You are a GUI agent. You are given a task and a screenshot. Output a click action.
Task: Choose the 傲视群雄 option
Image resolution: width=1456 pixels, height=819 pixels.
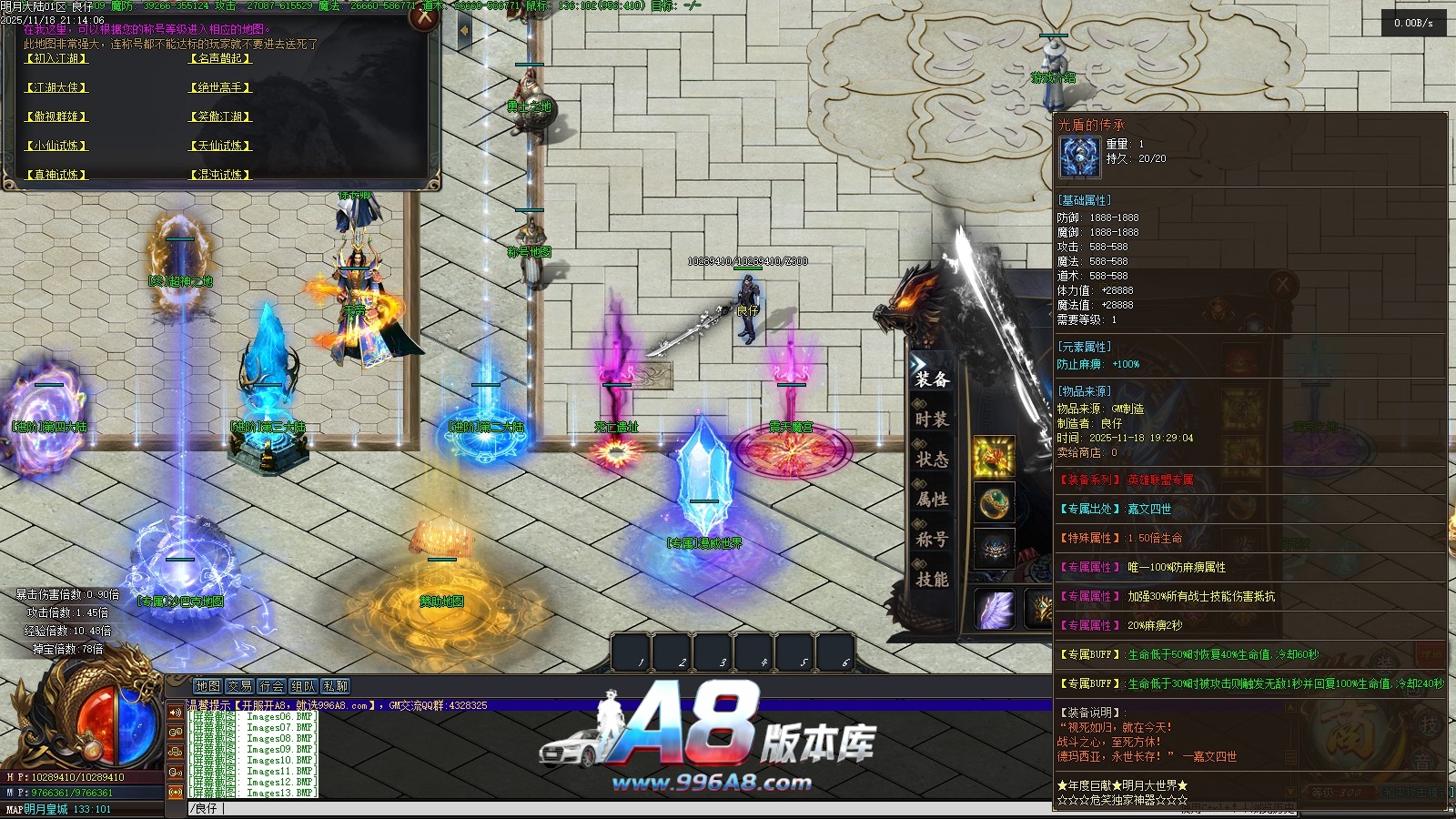point(56,116)
